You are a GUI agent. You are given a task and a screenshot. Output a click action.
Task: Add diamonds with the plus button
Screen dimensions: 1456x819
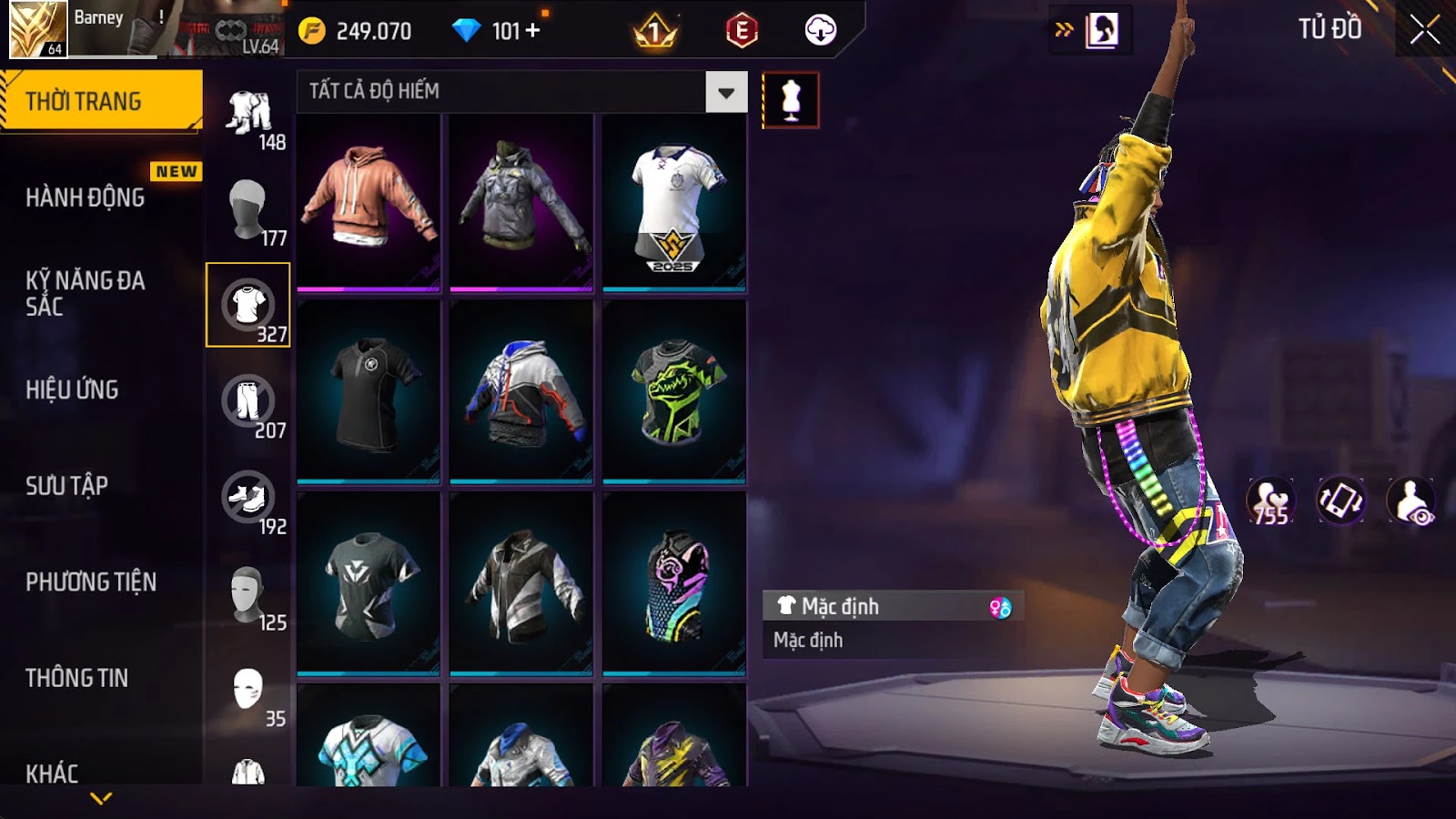[533, 31]
